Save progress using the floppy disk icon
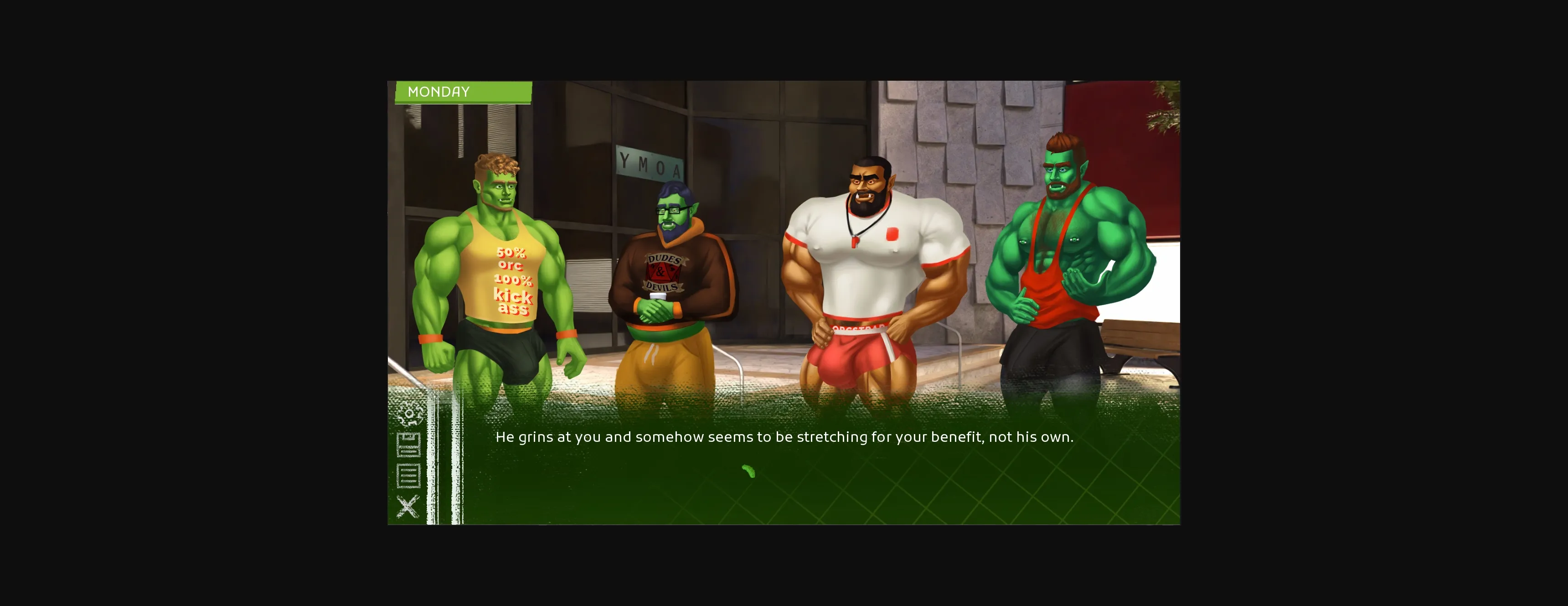Image resolution: width=1568 pixels, height=606 pixels. (x=408, y=445)
